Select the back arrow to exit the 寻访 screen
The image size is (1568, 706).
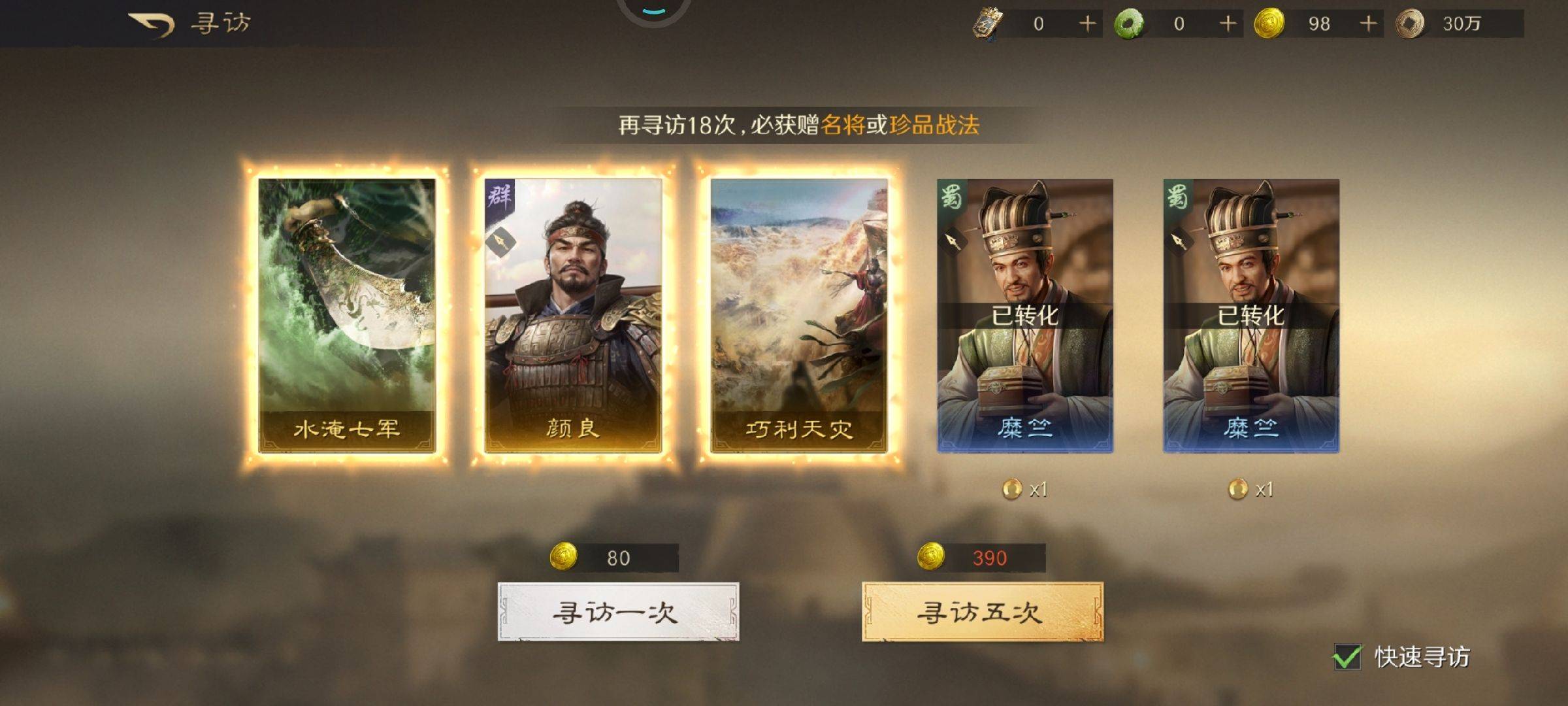coord(152,22)
